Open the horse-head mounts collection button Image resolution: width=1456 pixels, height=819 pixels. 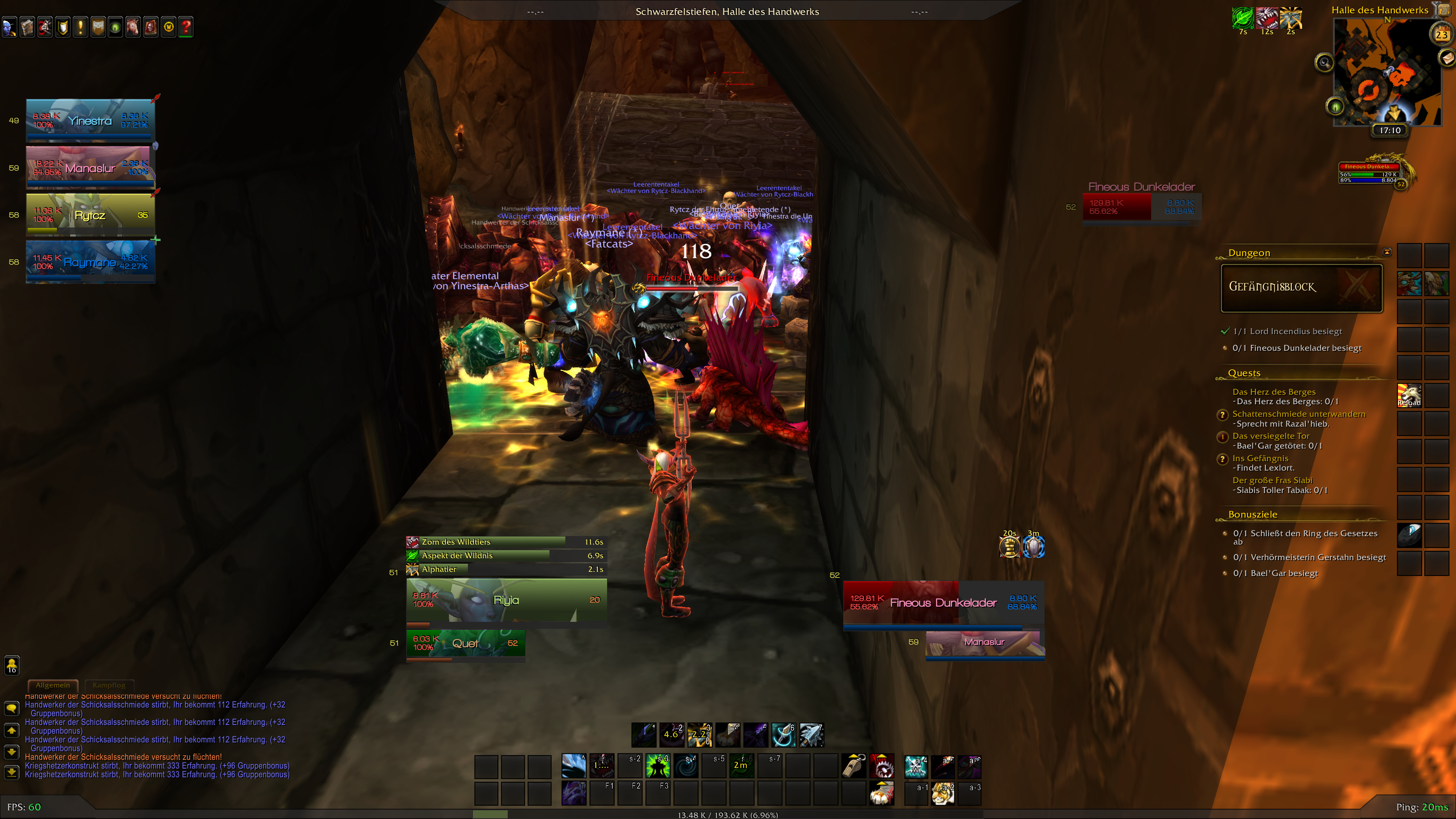(133, 27)
